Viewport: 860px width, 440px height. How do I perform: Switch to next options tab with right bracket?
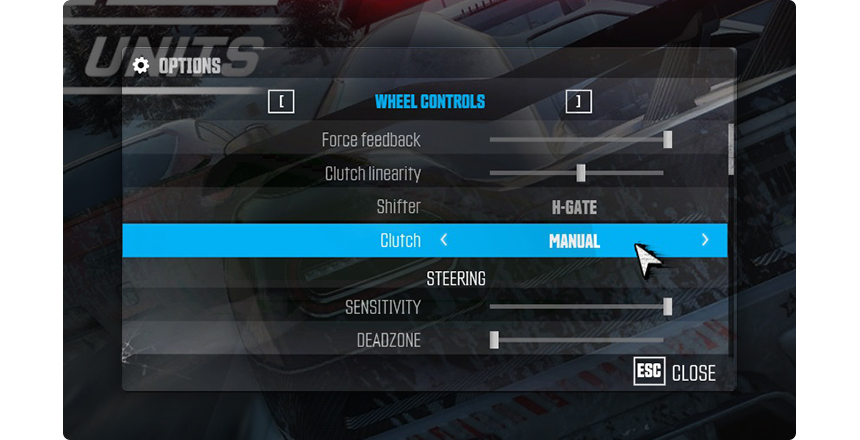pyautogui.click(x=578, y=101)
